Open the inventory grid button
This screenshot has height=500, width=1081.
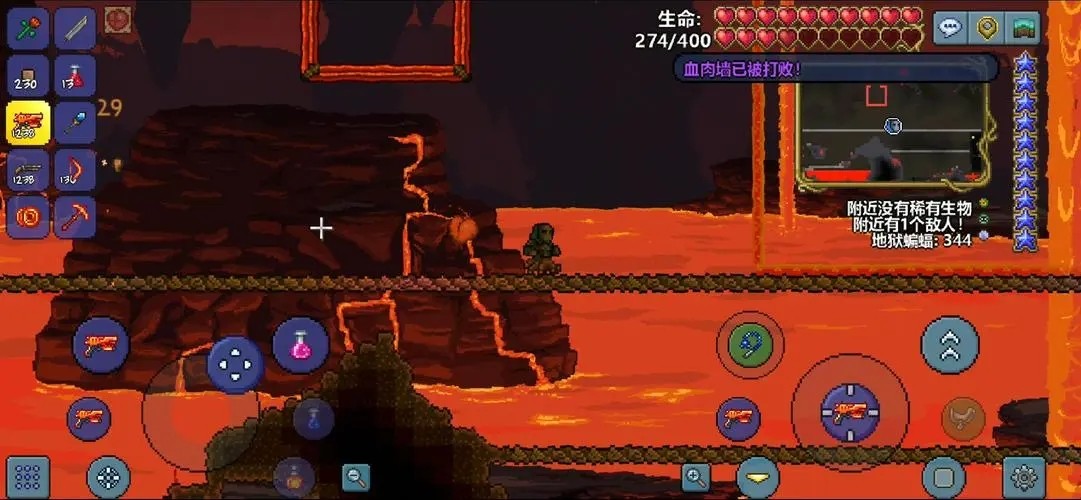(x=28, y=476)
